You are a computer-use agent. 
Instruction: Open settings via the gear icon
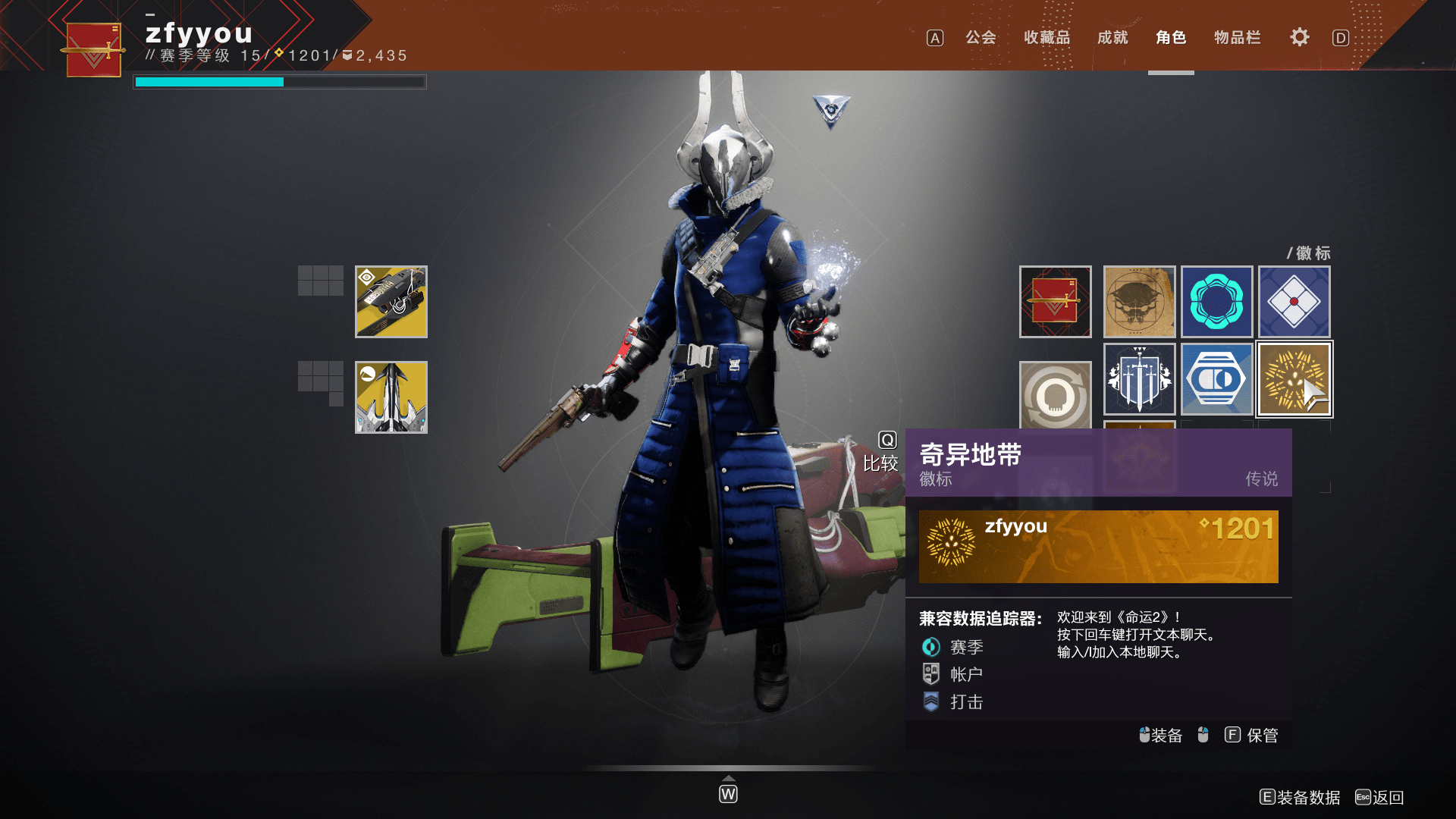click(1299, 37)
